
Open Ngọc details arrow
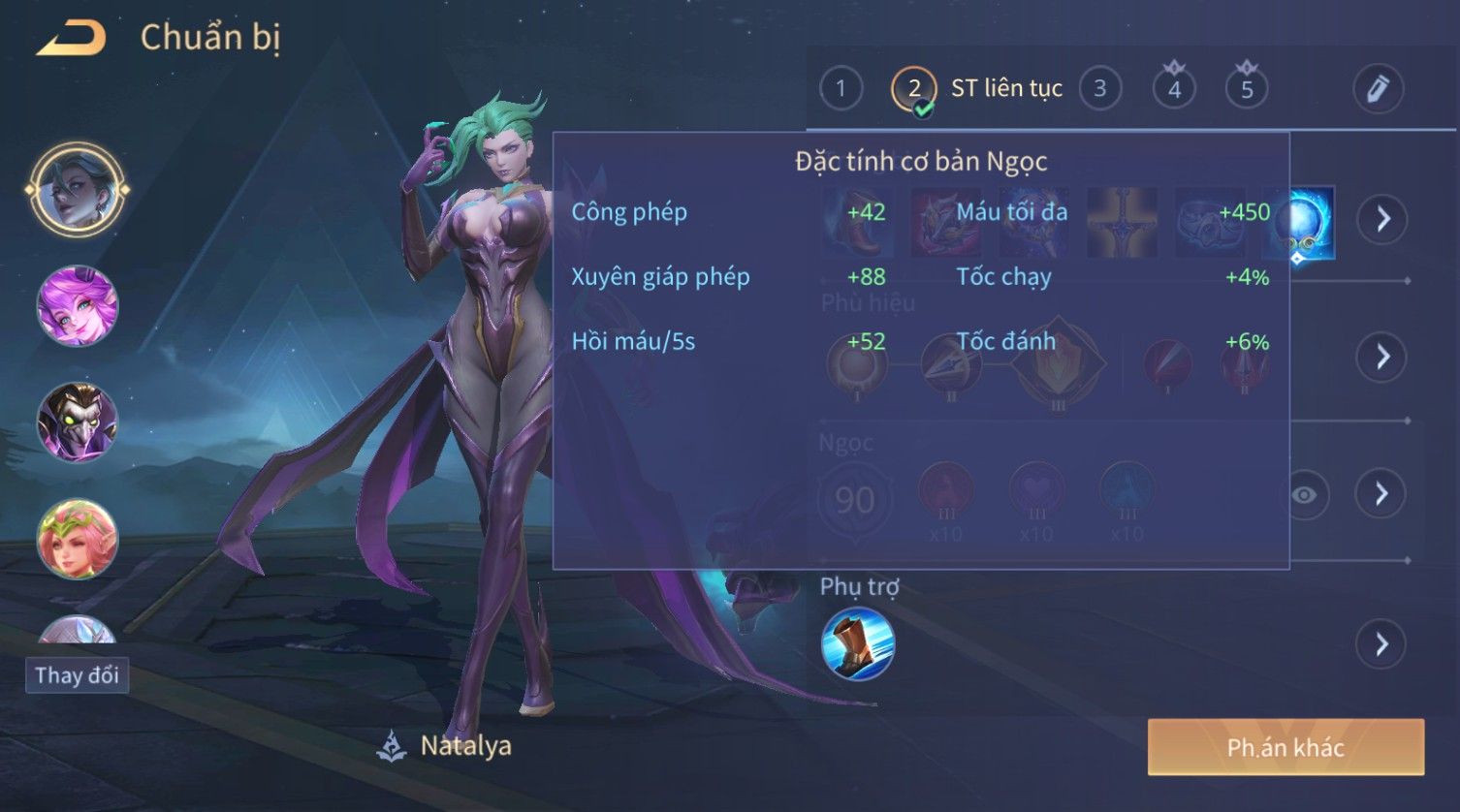[1381, 494]
